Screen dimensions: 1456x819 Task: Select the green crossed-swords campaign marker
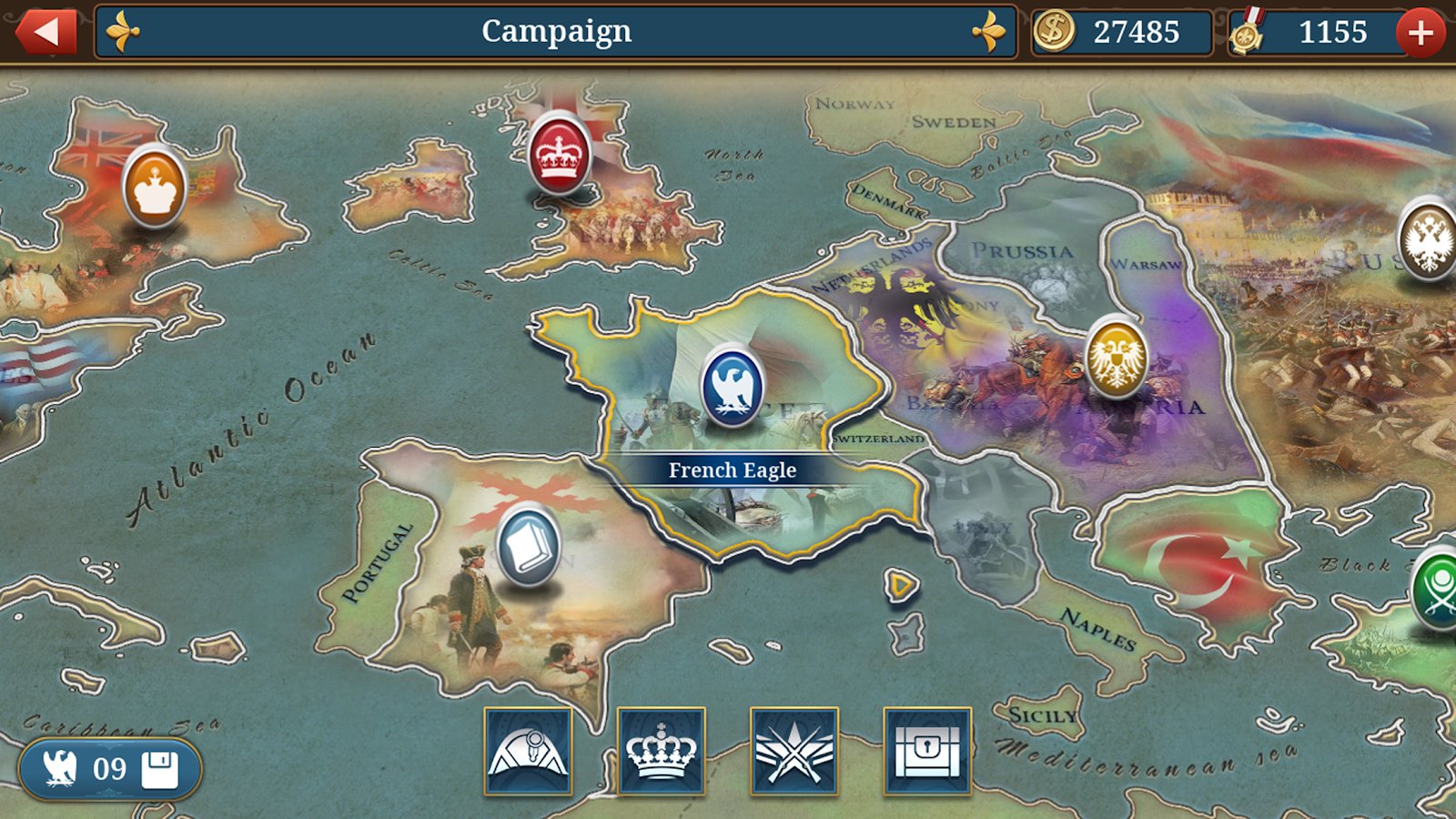coord(1438,589)
